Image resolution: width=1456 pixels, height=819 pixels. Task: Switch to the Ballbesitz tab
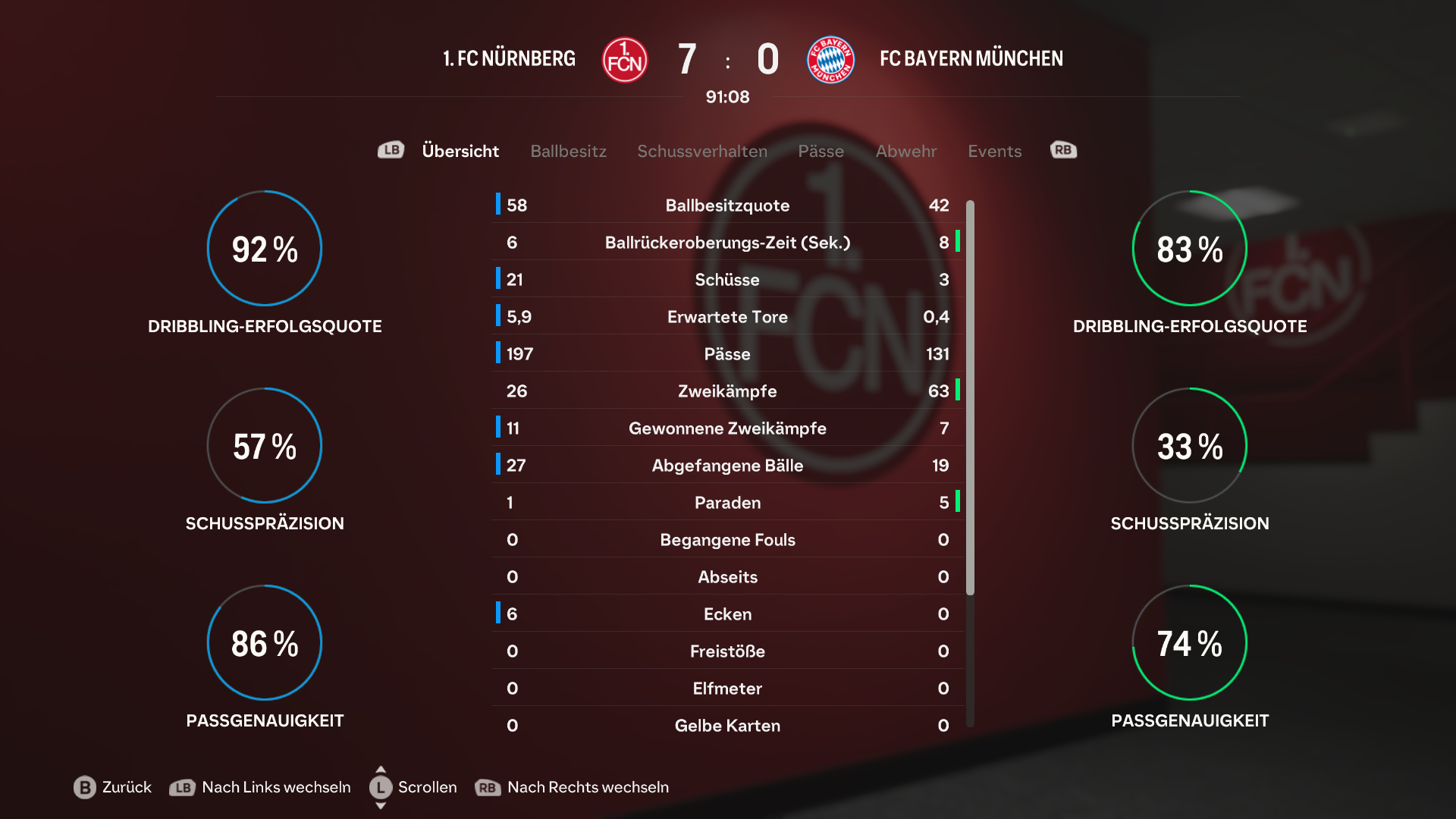click(x=568, y=151)
